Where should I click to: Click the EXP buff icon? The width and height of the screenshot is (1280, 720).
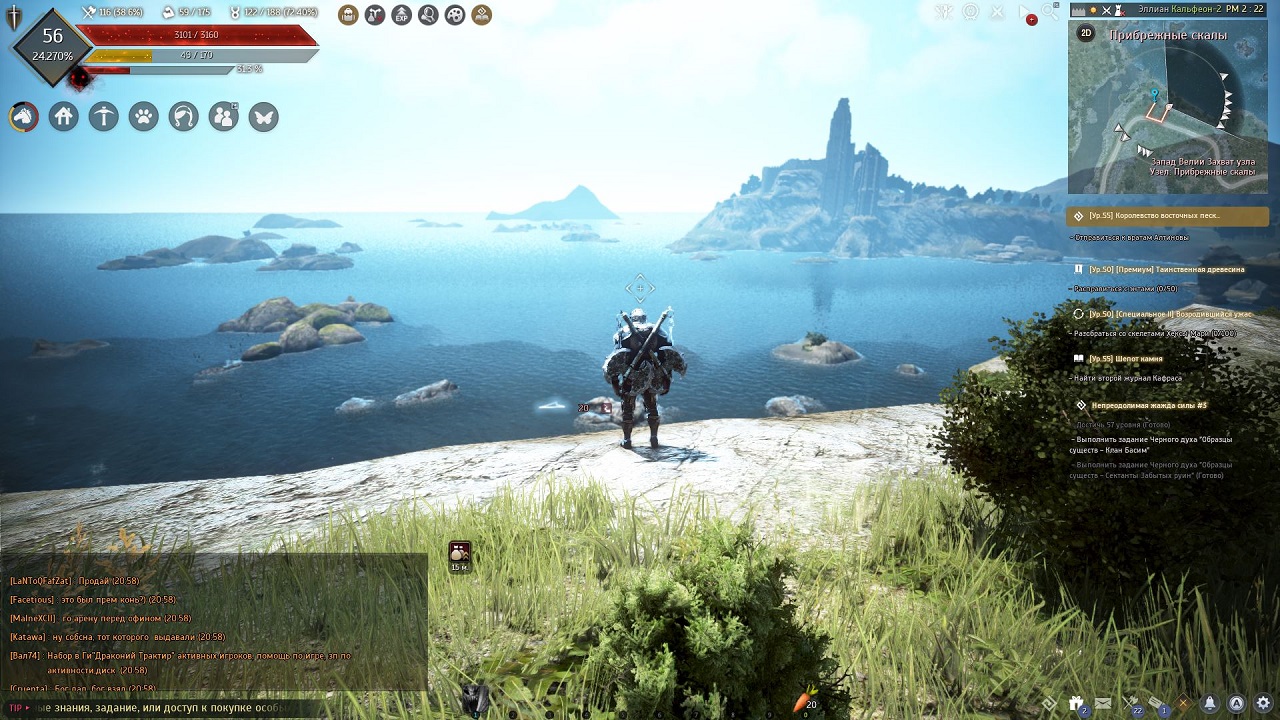tap(401, 15)
